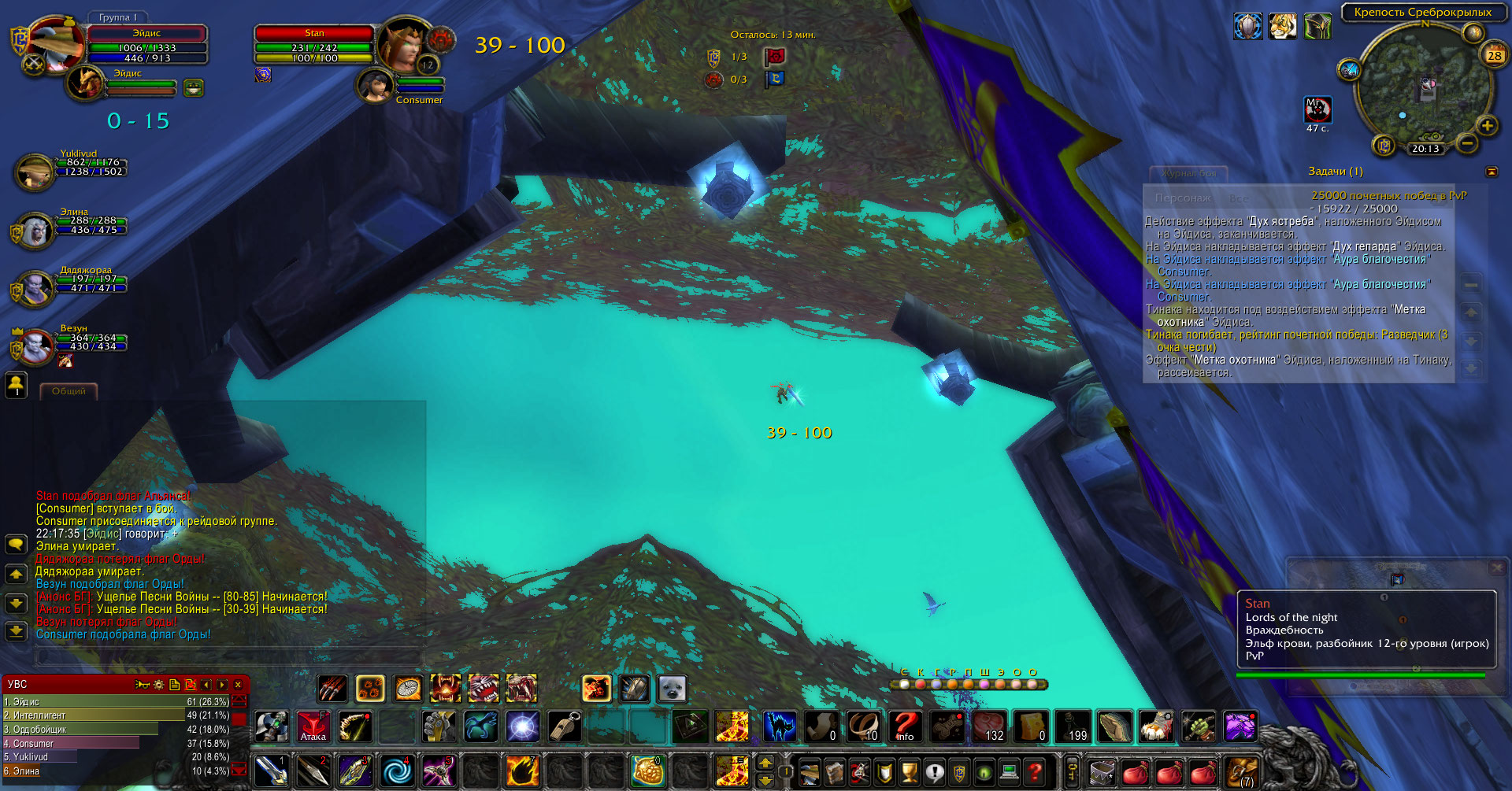Screen dimensions: 1512x791
Task: Zoom in the minimap with the plus button
Action: [x=1487, y=126]
